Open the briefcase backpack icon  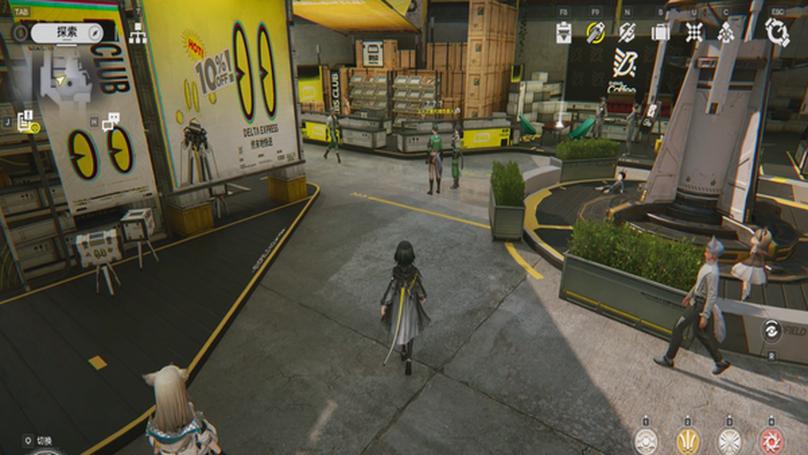click(660, 32)
